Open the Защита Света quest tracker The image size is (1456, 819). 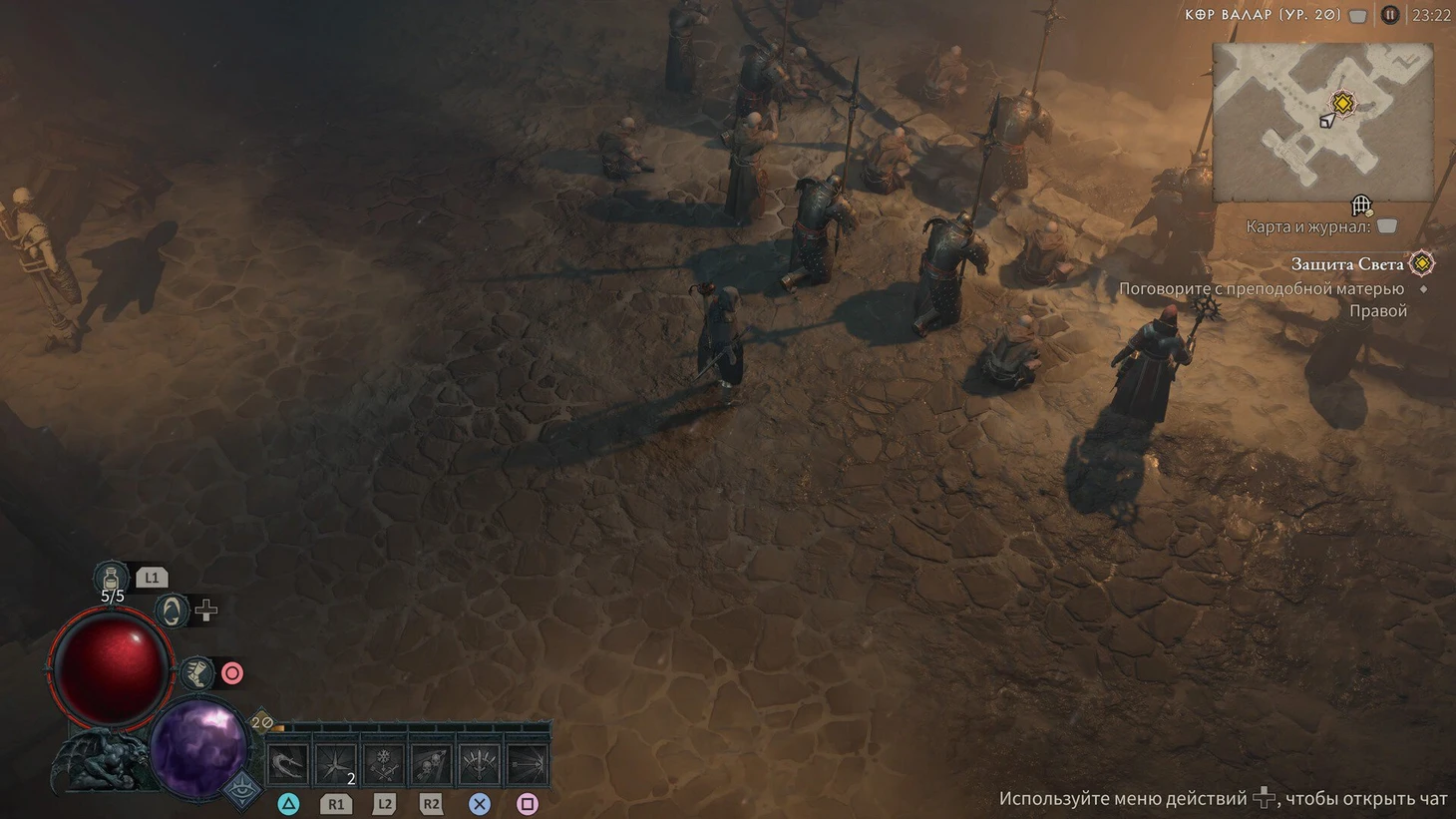tap(1347, 264)
